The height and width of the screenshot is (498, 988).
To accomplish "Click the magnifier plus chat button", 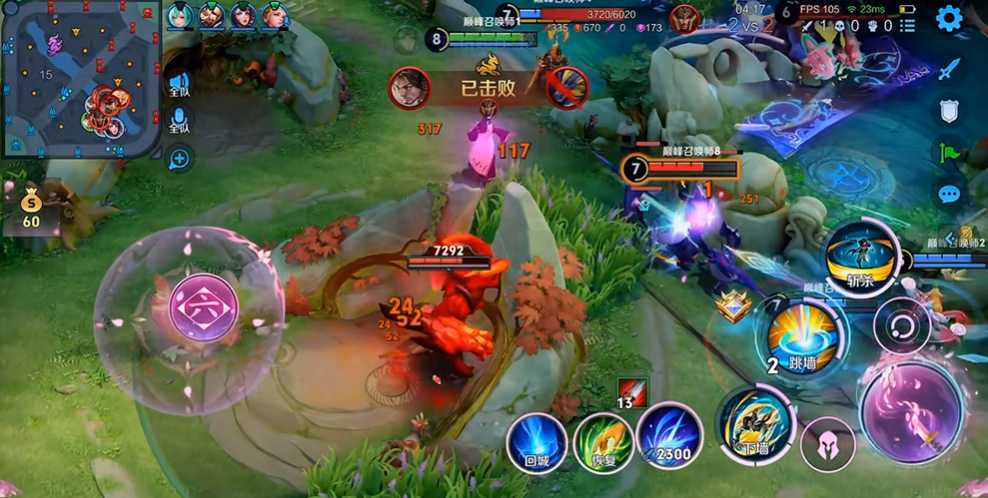I will point(179,157).
